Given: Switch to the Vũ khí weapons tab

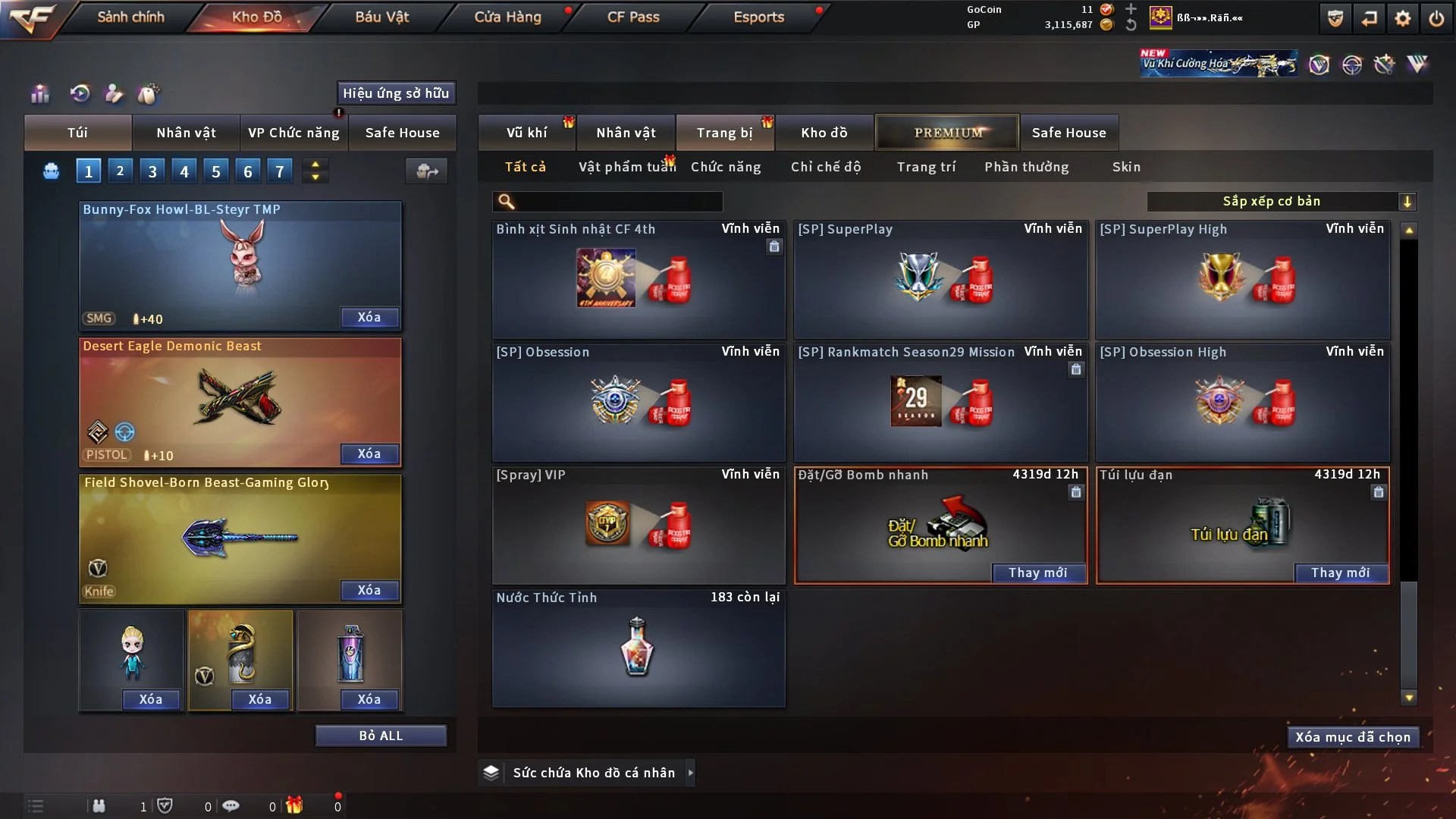Looking at the screenshot, I should [526, 133].
